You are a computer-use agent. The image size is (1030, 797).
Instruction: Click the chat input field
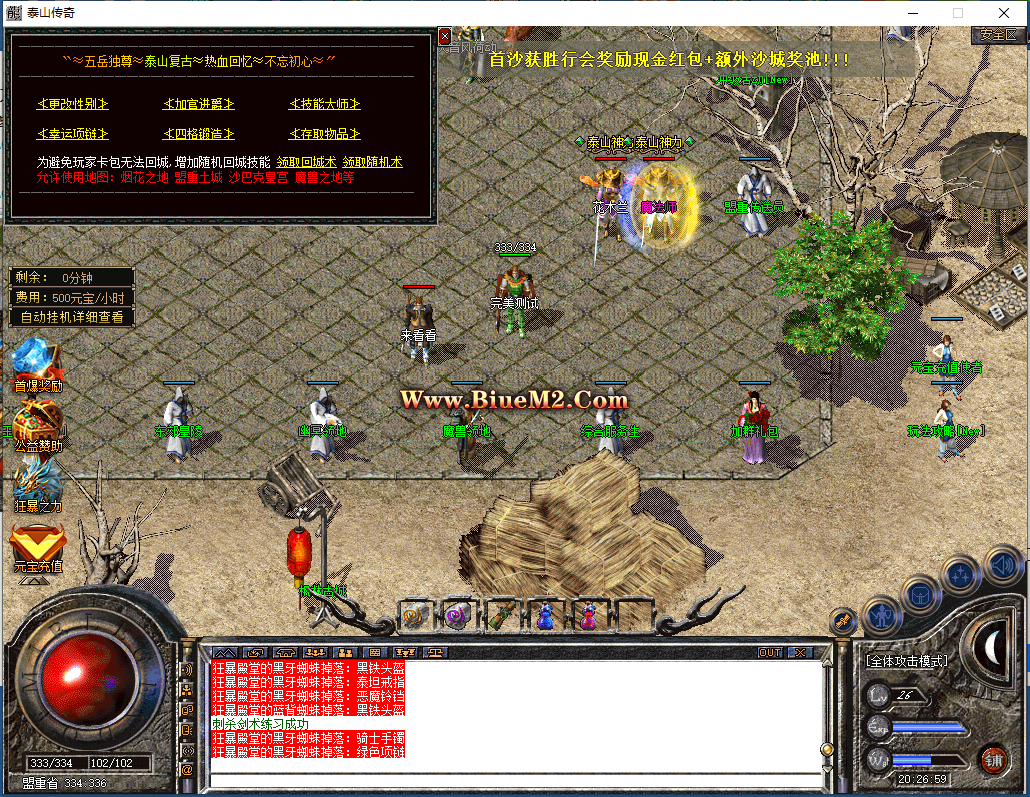pos(515,780)
